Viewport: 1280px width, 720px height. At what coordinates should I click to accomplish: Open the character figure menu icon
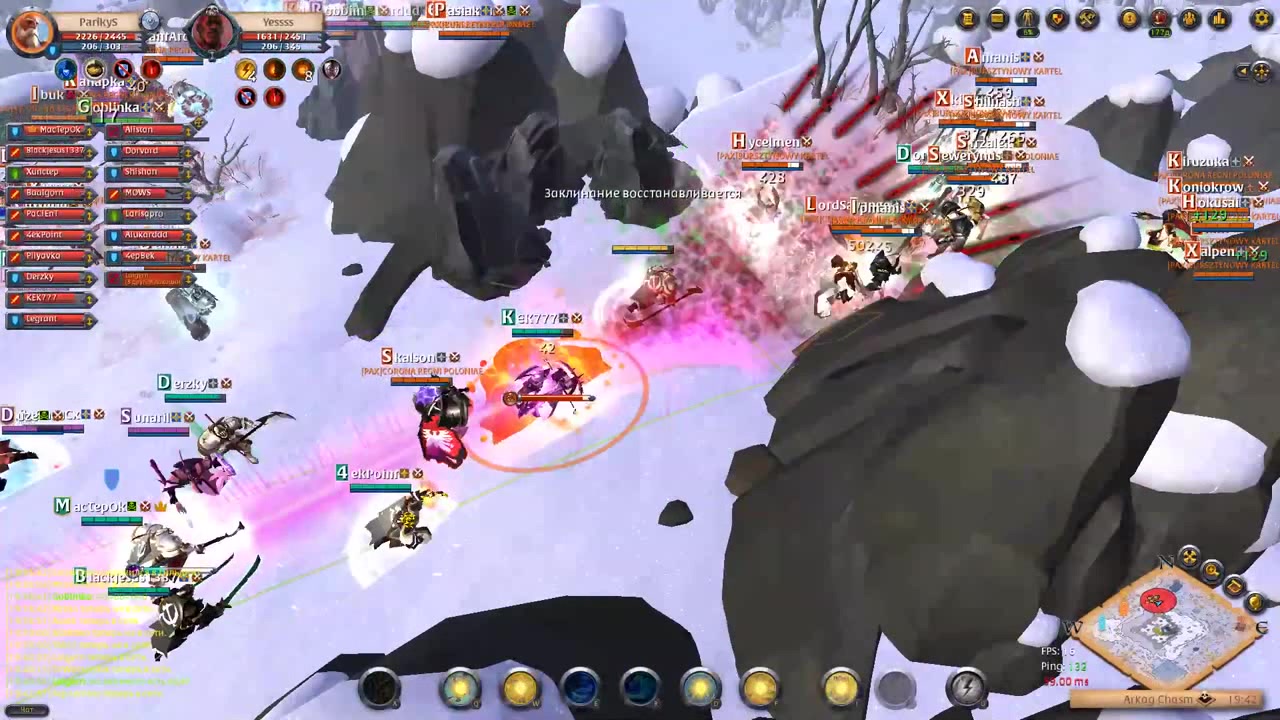pyautogui.click(x=1027, y=19)
